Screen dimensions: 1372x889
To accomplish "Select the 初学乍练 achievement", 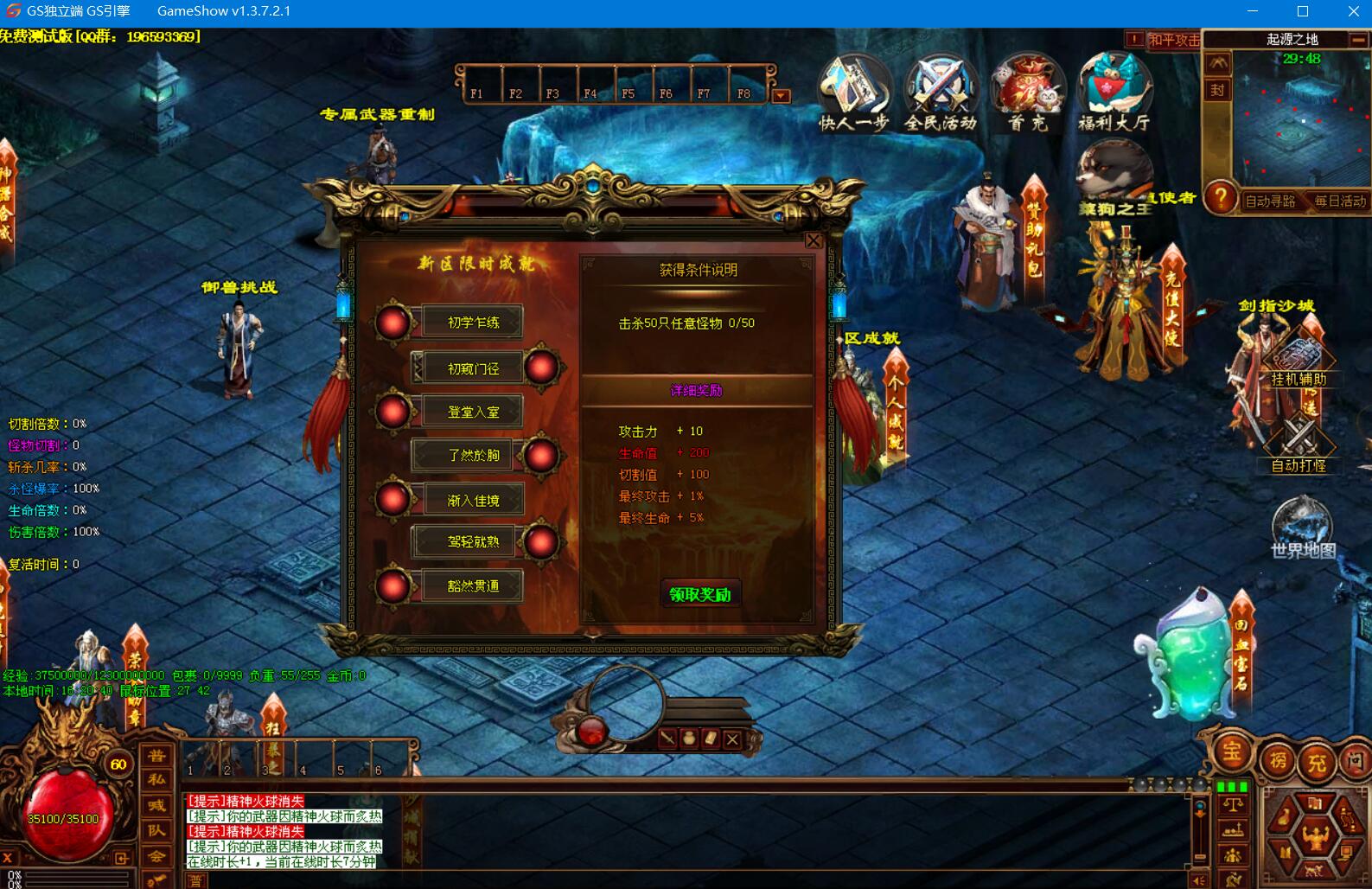I will pos(473,323).
